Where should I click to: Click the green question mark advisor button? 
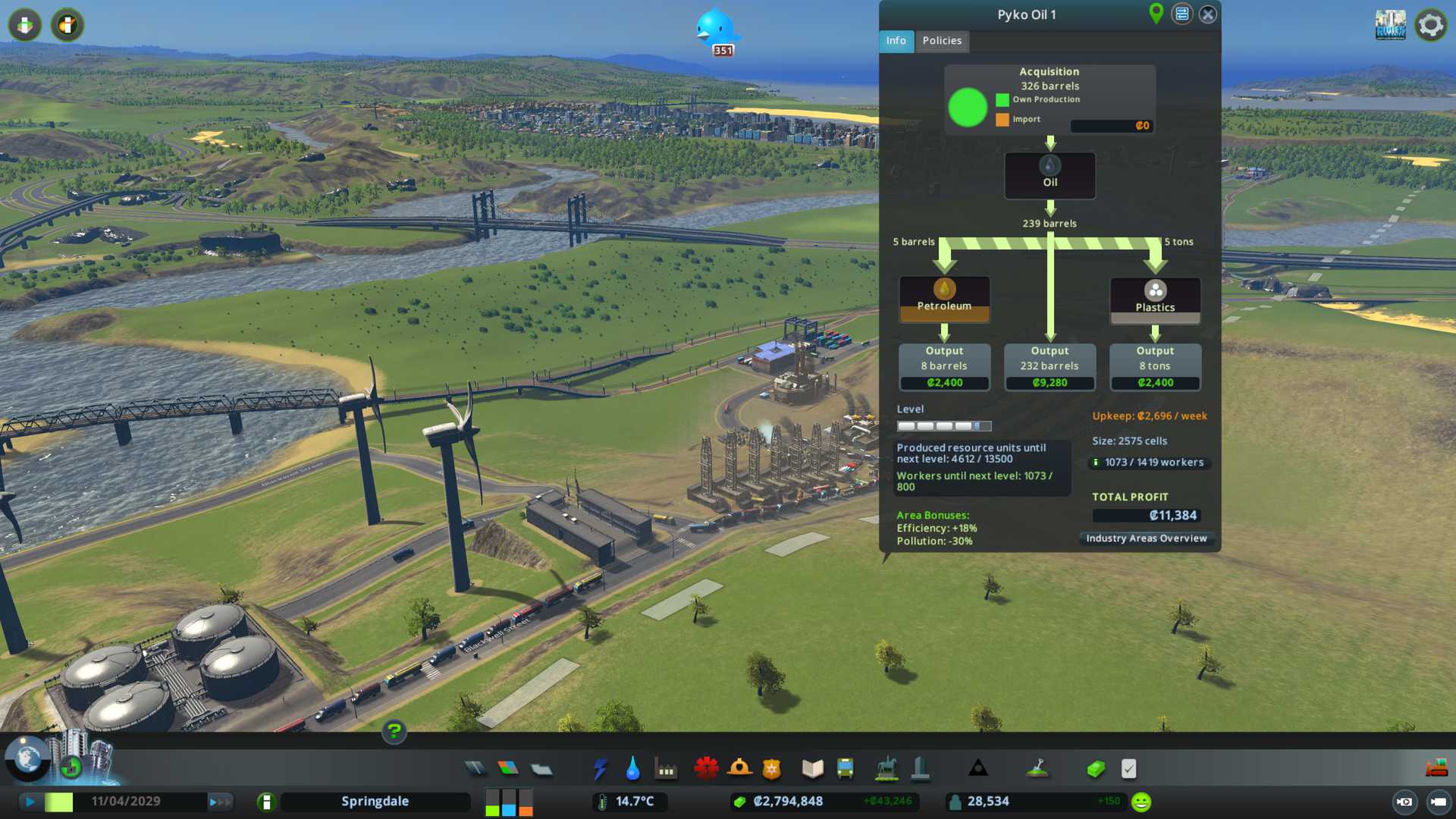(x=394, y=732)
